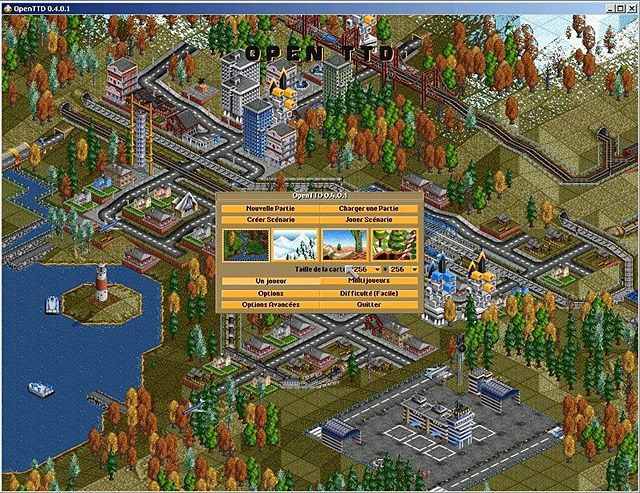640x493 pixels.
Task: Close the OpenTTD window
Action: click(x=629, y=8)
